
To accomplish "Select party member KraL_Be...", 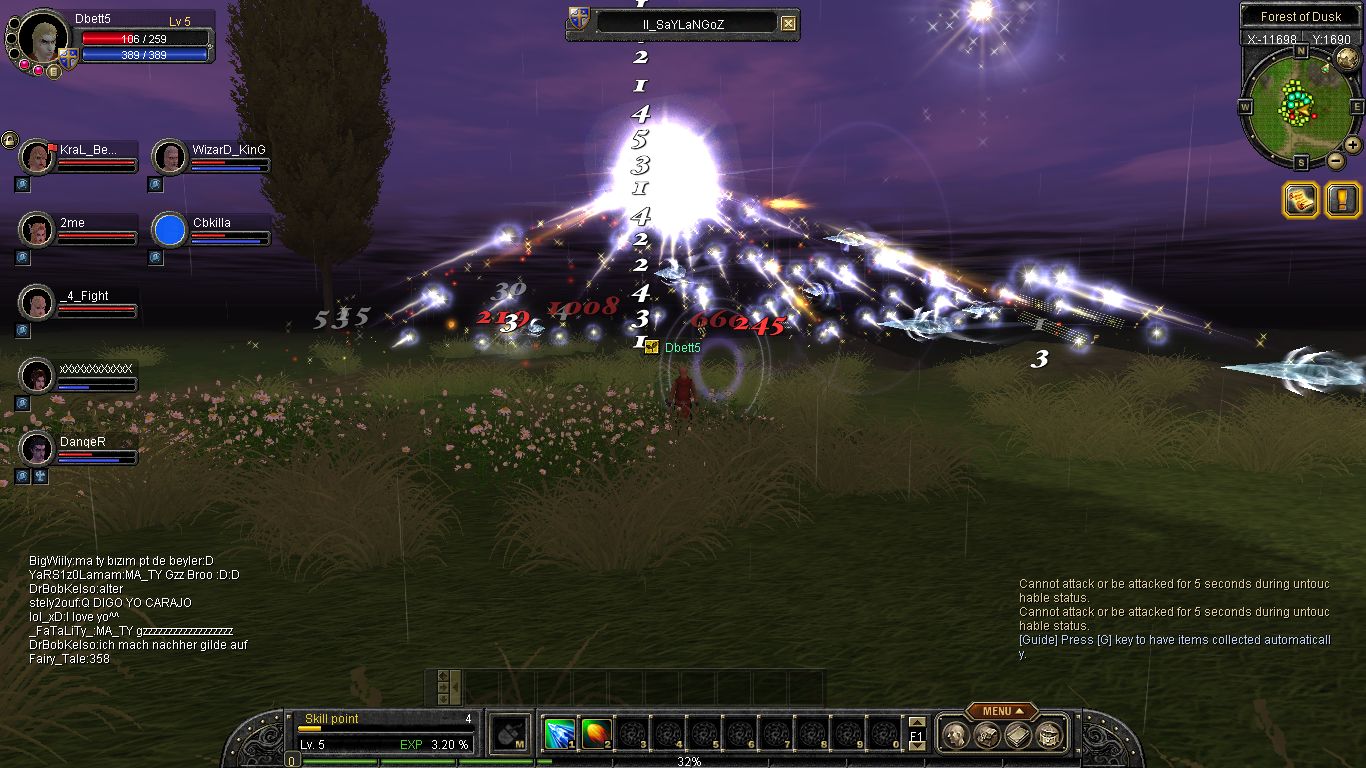I will 37,157.
